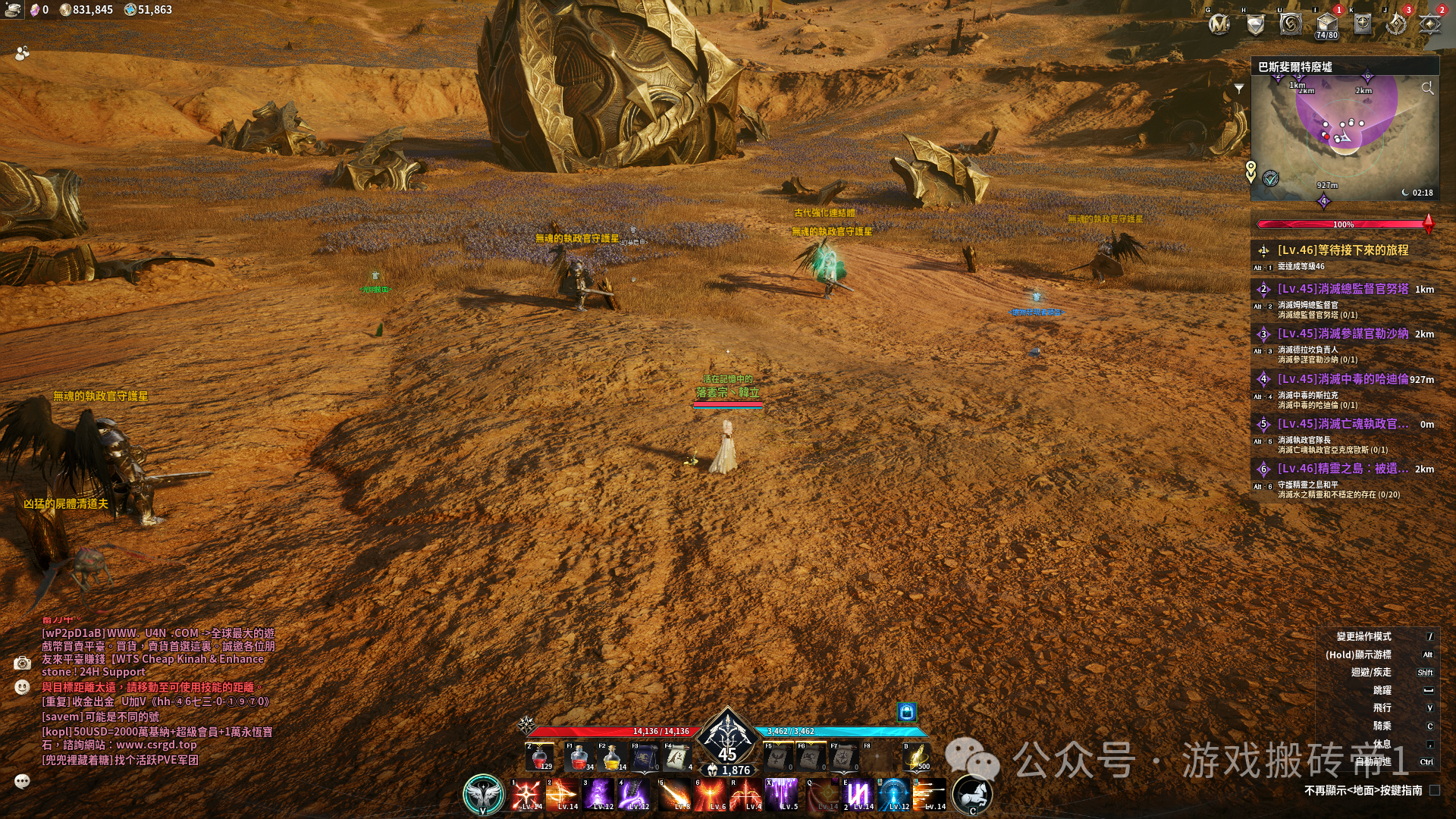Select the Lv.46 main quest tracker entry
Screen dimensions: 1456x819
1342,250
